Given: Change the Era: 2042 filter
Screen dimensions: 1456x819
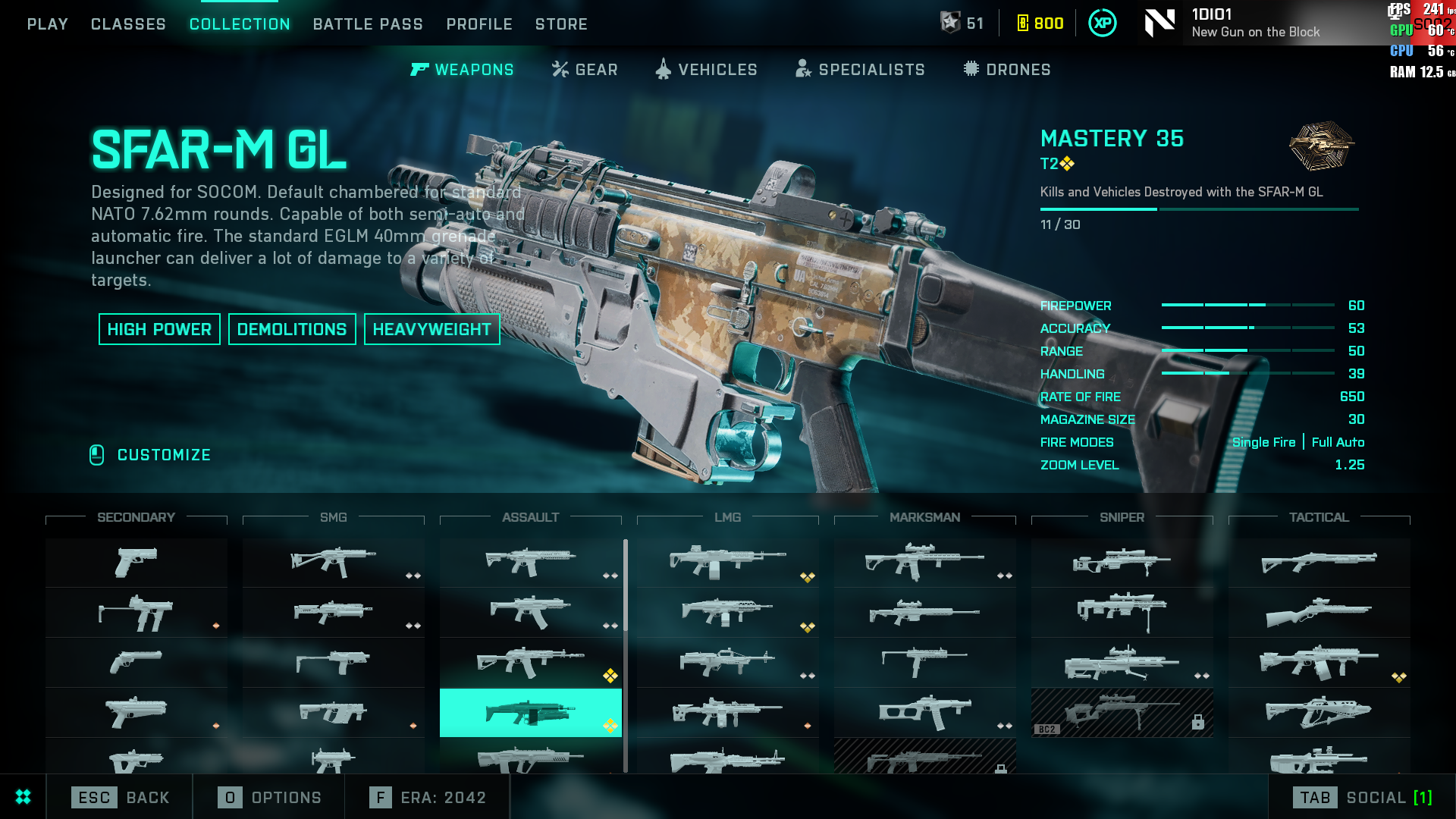Looking at the screenshot, I should click(x=428, y=797).
